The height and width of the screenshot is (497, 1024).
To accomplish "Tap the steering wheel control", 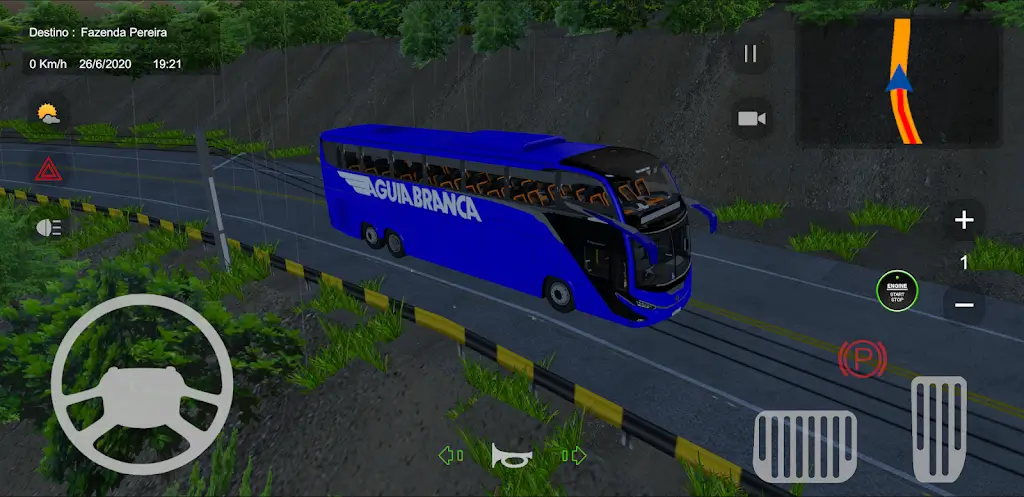I will (x=141, y=384).
